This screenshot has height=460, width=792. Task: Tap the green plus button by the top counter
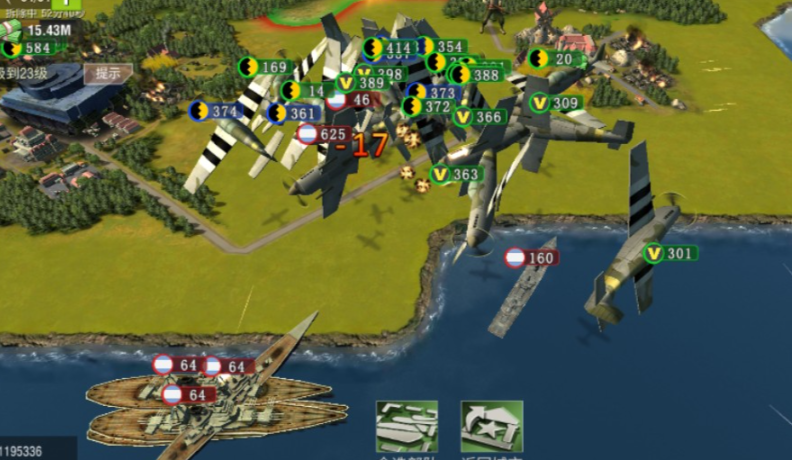[x=66, y=5]
